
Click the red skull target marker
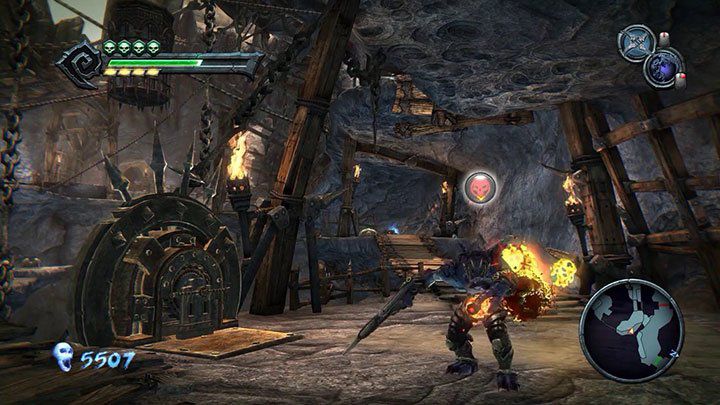tap(478, 185)
